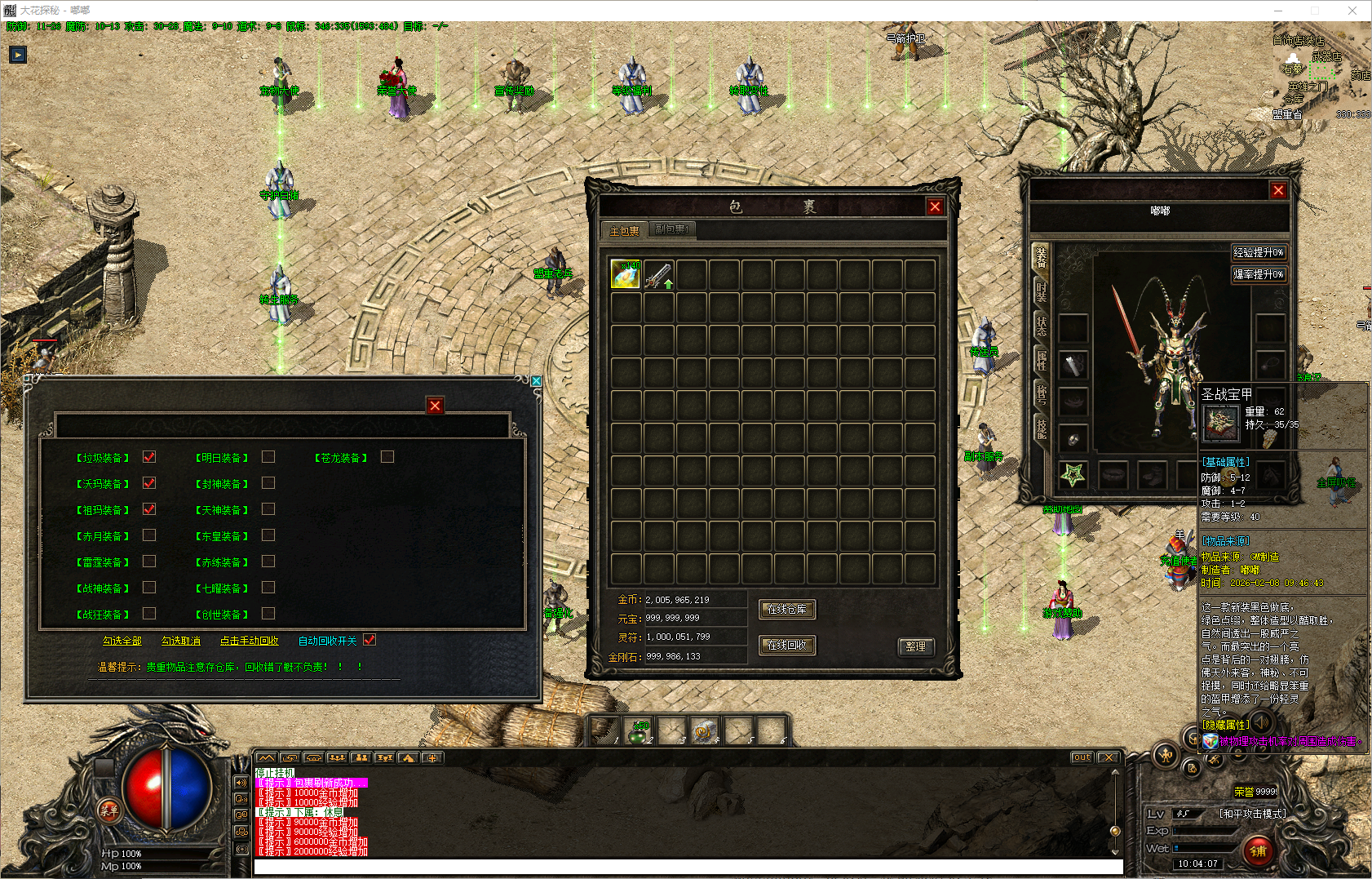Close the character equipment window
This screenshot has width=1372, height=879.
1278,190
